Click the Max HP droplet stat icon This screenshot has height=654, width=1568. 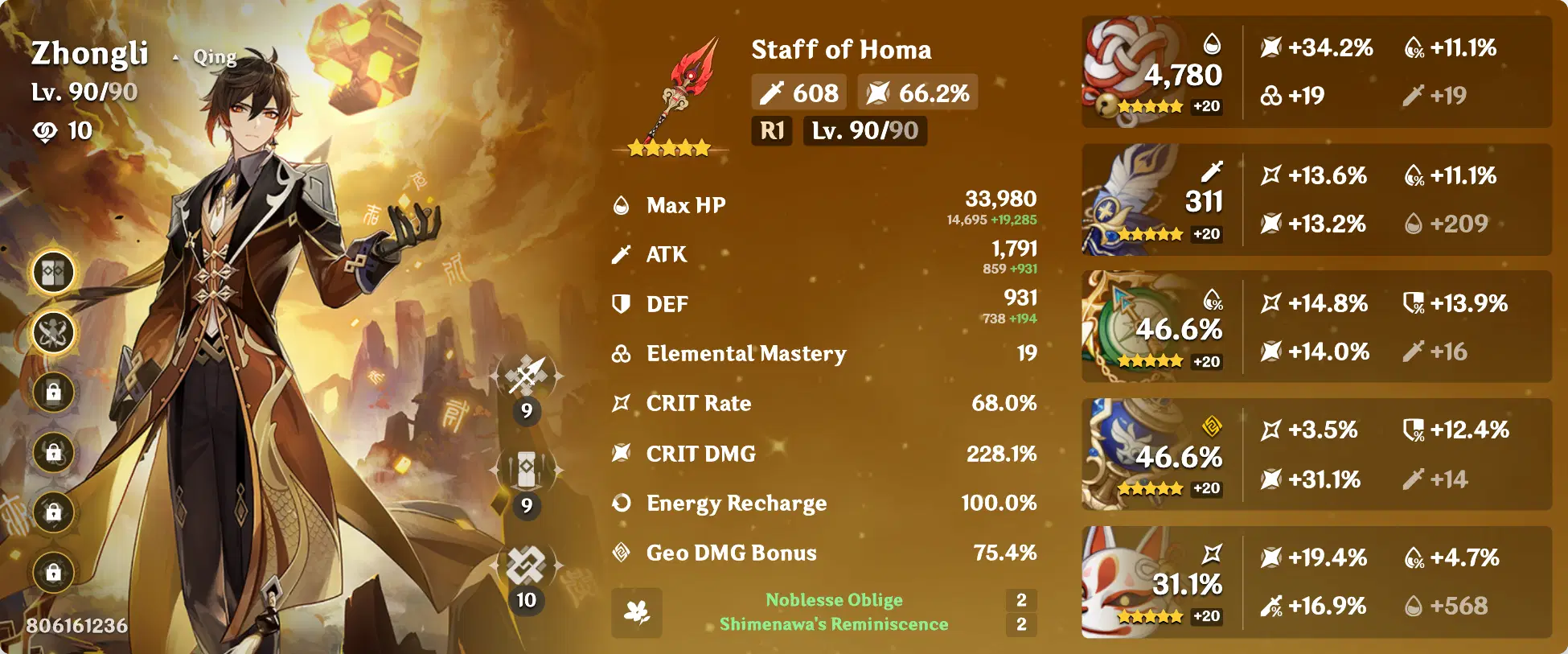click(621, 204)
